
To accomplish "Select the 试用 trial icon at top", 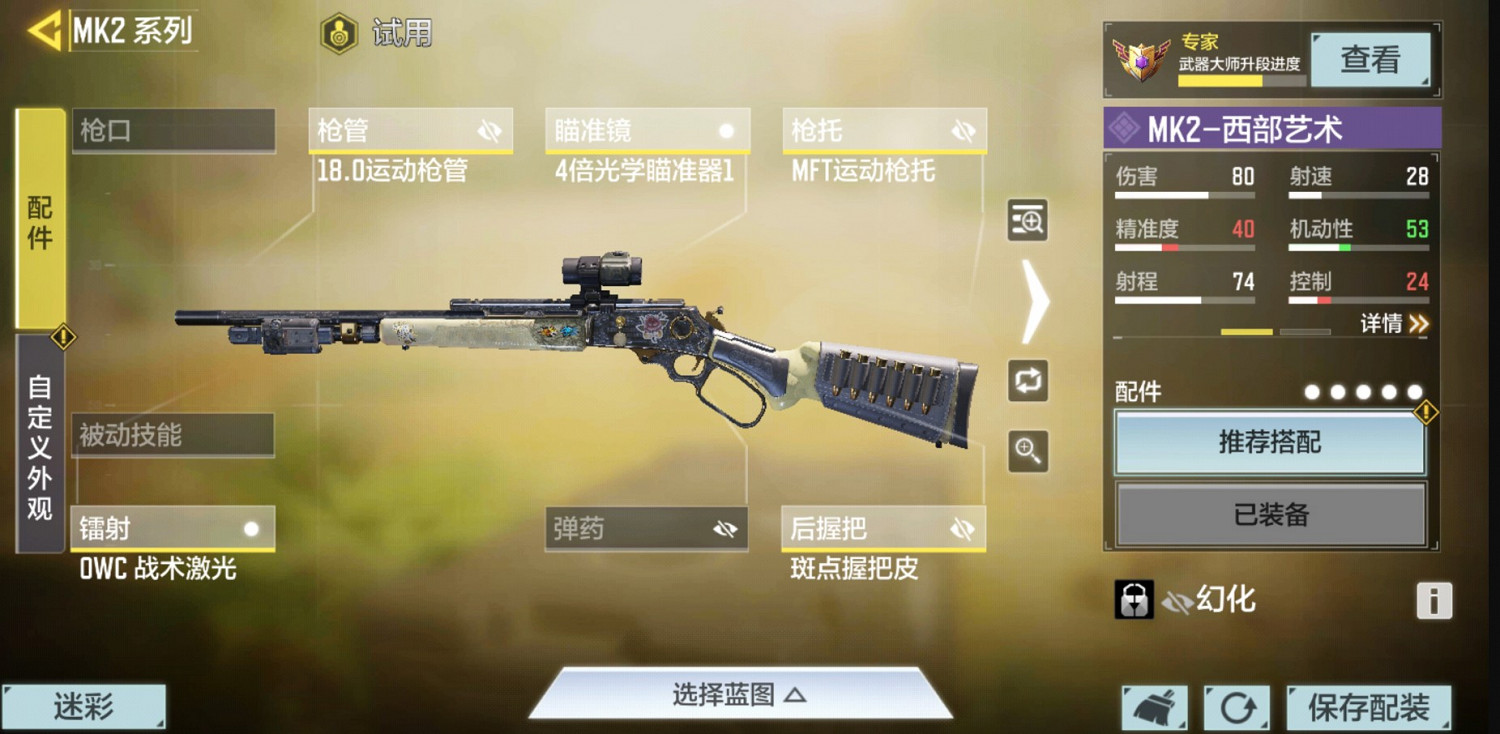I will click(340, 32).
